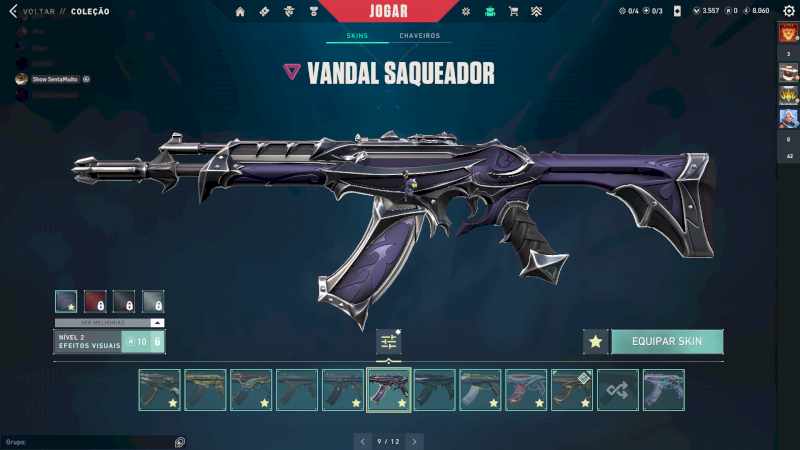
Task: Go to the home screen icon
Action: 240,11
